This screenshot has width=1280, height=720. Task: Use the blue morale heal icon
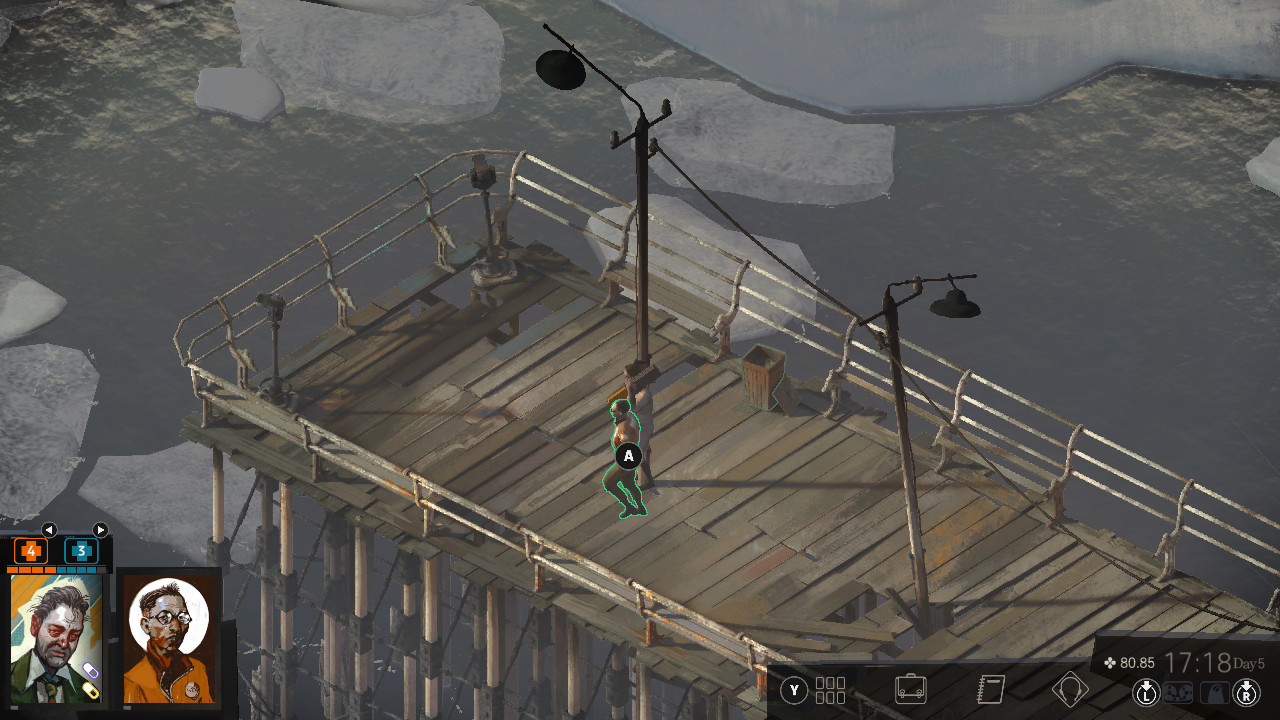pos(81,551)
